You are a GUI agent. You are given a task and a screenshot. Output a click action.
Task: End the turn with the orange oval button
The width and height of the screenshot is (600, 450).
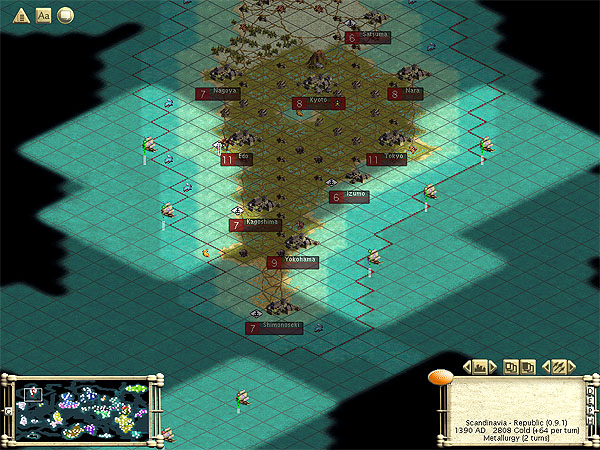pyautogui.click(x=441, y=376)
